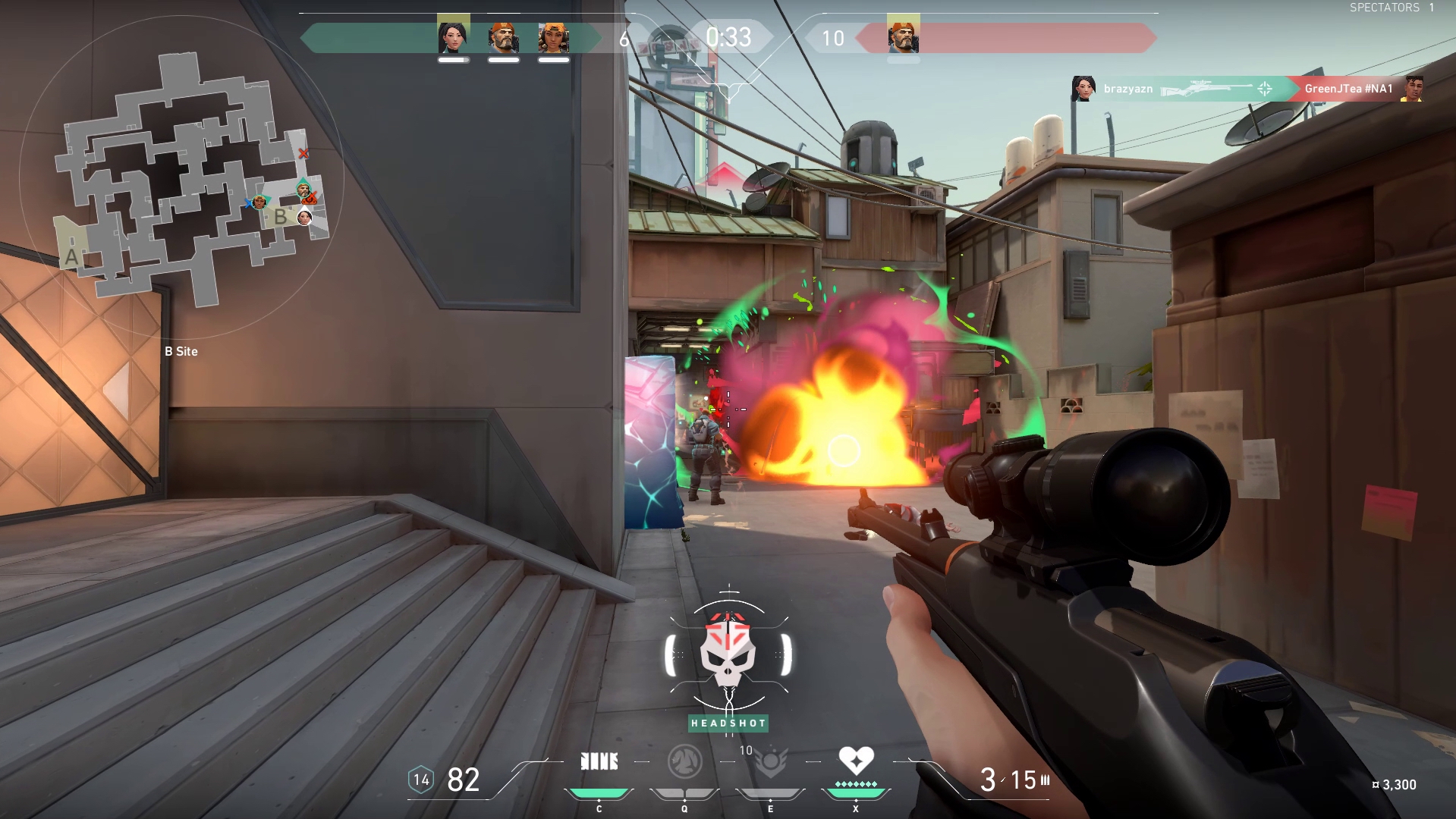Activate Sage's Barrier Orb wall ability
The image size is (1456, 819).
pos(599,761)
